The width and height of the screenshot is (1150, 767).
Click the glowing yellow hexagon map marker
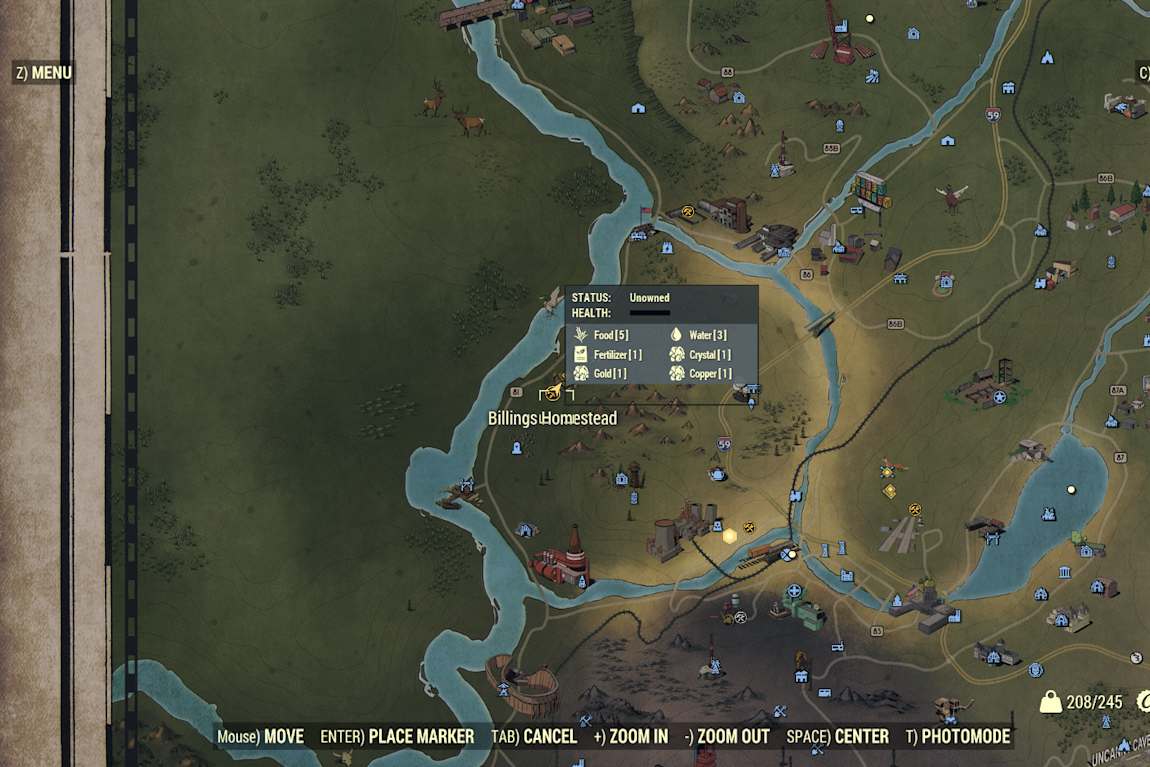click(x=730, y=536)
